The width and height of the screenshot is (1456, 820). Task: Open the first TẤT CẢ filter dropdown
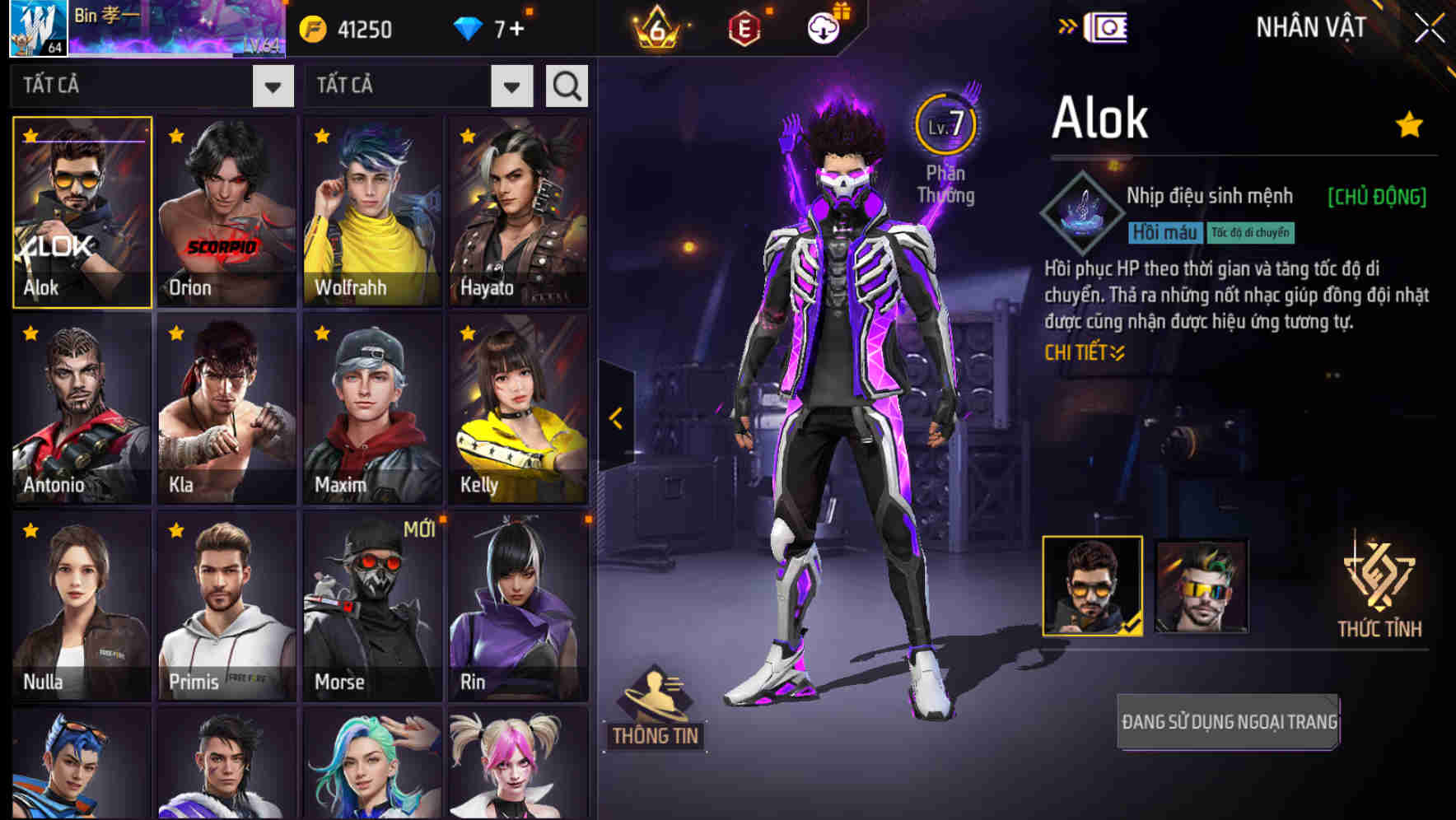(x=272, y=85)
